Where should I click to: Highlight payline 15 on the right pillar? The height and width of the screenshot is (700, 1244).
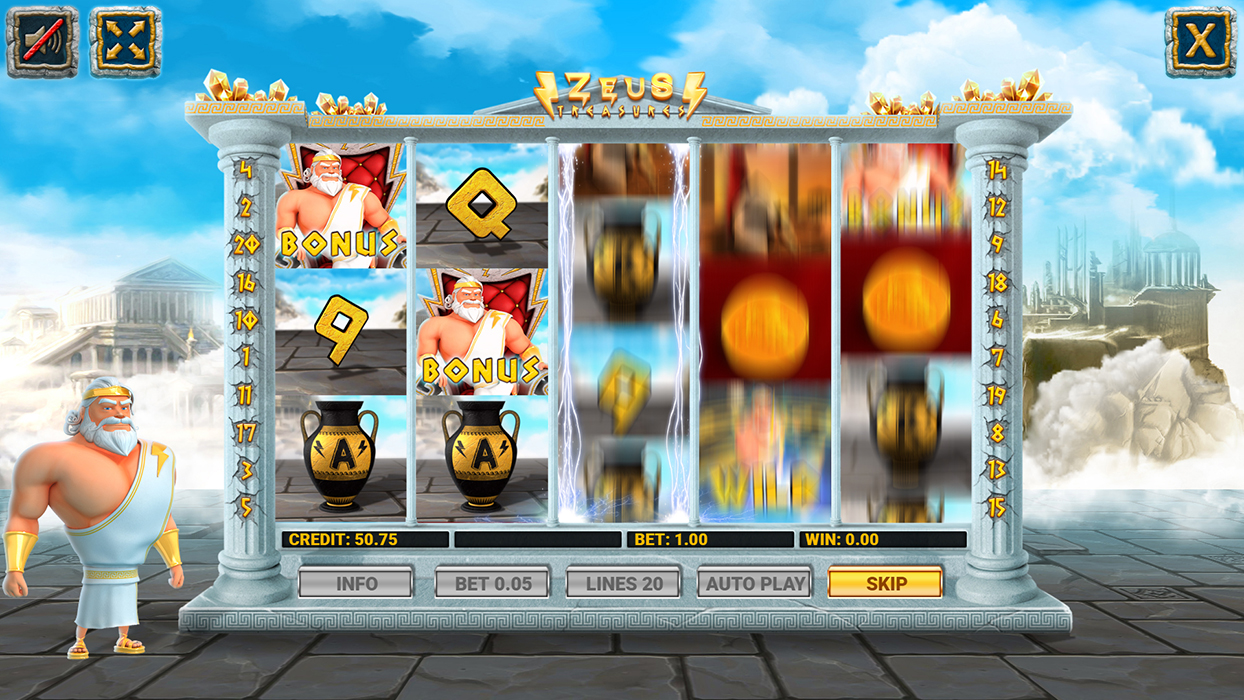(996, 507)
